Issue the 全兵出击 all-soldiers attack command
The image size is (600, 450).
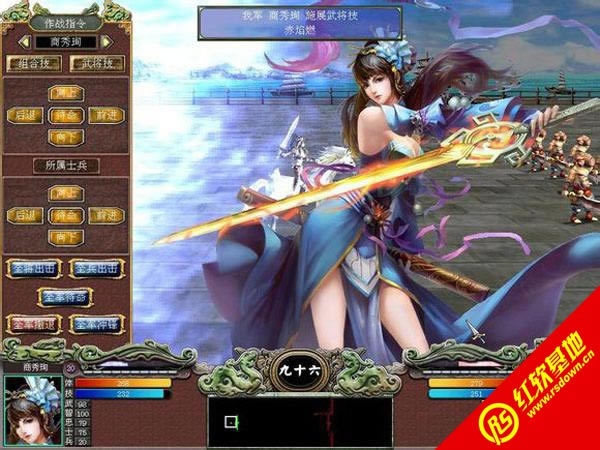96,268
